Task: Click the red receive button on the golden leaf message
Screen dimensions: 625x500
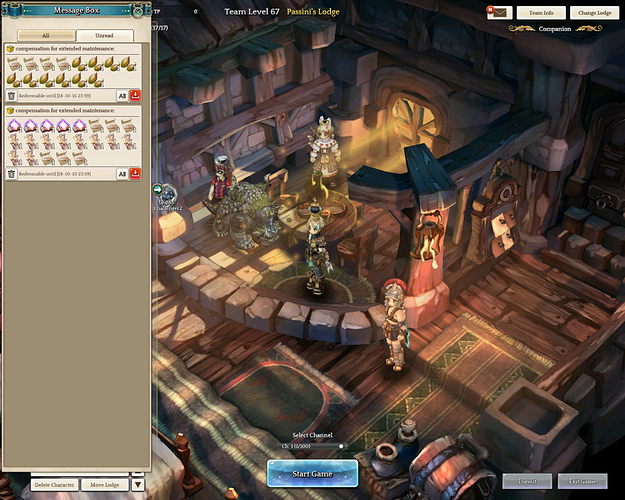Action: pyautogui.click(x=135, y=95)
